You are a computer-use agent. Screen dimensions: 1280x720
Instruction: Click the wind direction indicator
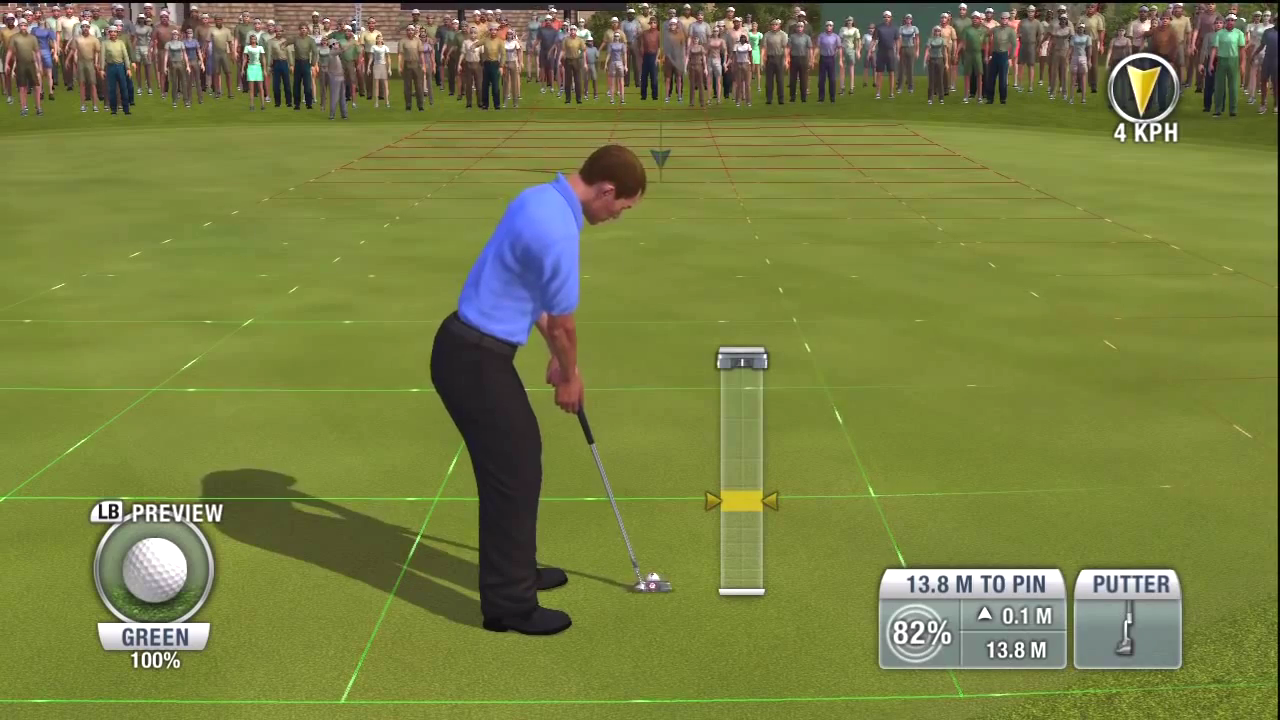pyautogui.click(x=1144, y=88)
